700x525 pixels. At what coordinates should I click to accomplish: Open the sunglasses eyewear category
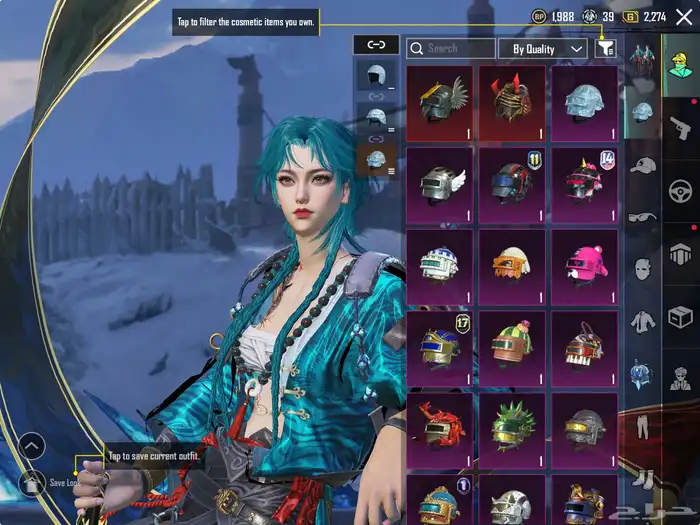point(641,217)
